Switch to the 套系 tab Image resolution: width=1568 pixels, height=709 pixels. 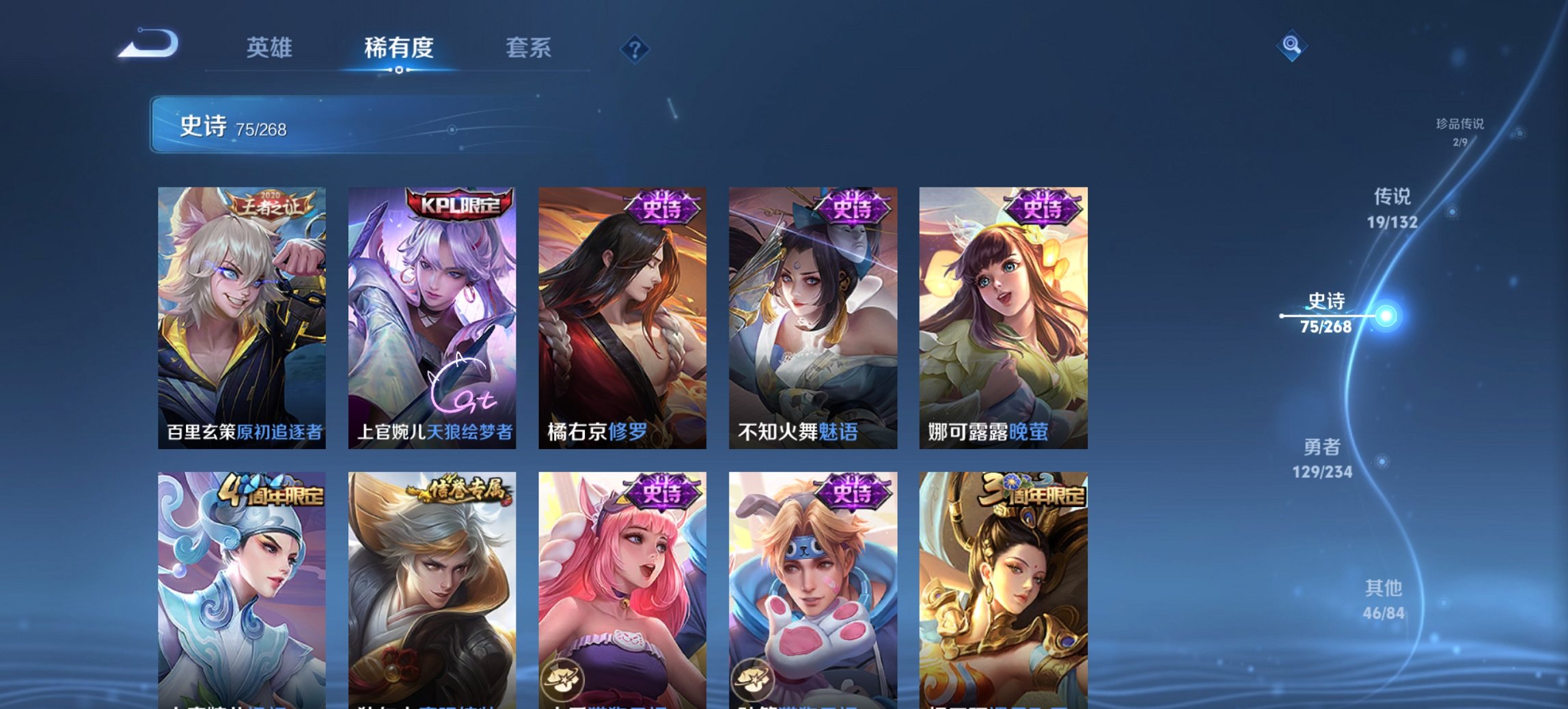[x=529, y=48]
